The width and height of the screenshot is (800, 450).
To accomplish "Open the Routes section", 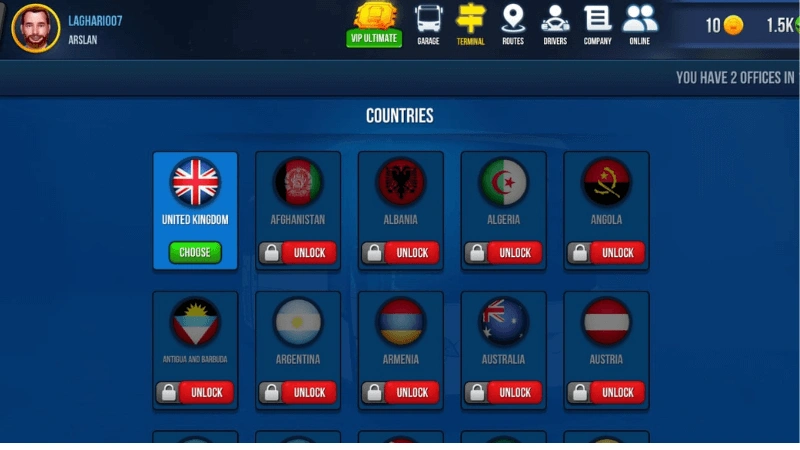I will pyautogui.click(x=513, y=24).
